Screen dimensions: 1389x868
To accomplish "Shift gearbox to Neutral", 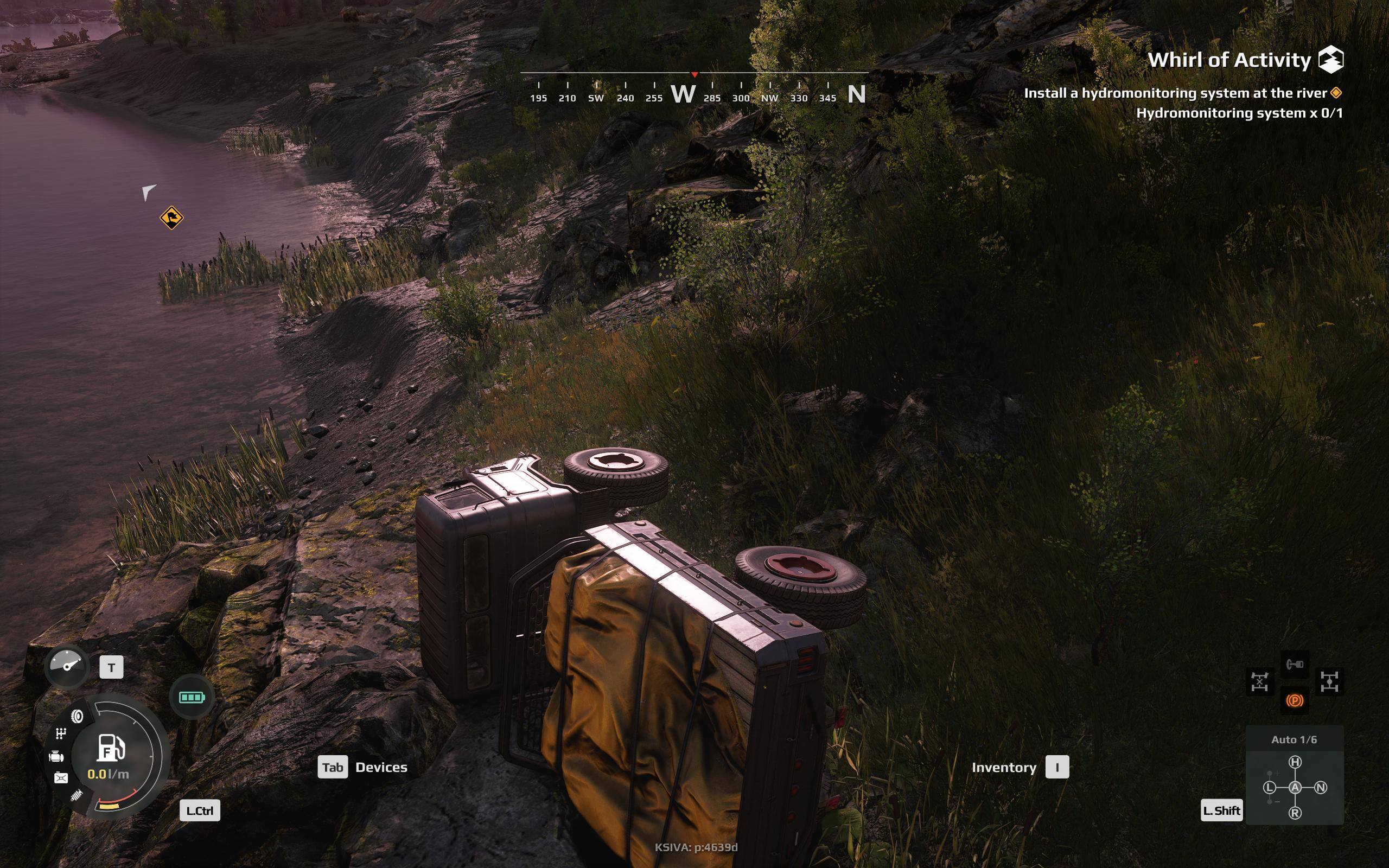I will (1321, 788).
